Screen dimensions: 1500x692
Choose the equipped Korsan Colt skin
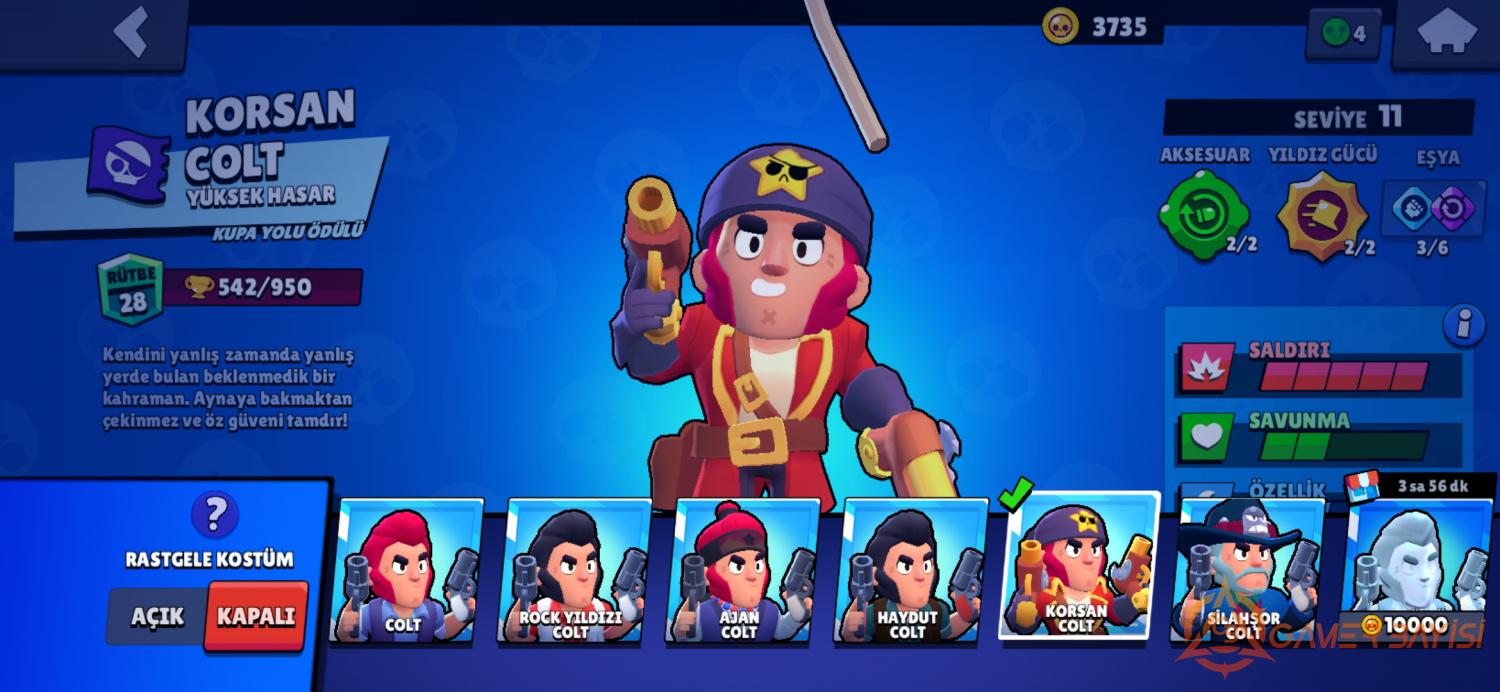[x=1077, y=567]
